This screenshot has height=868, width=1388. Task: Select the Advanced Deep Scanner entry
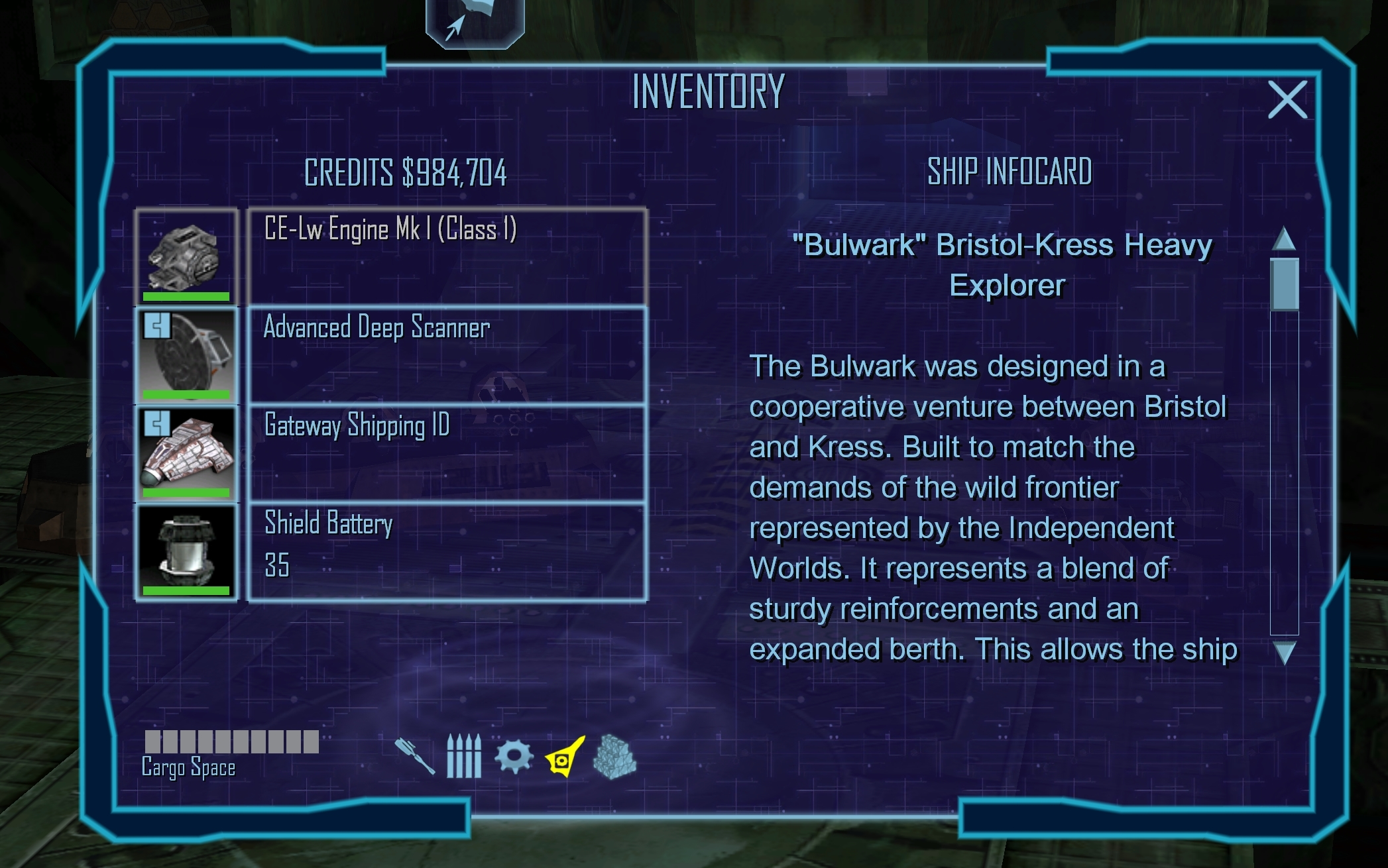coord(447,354)
